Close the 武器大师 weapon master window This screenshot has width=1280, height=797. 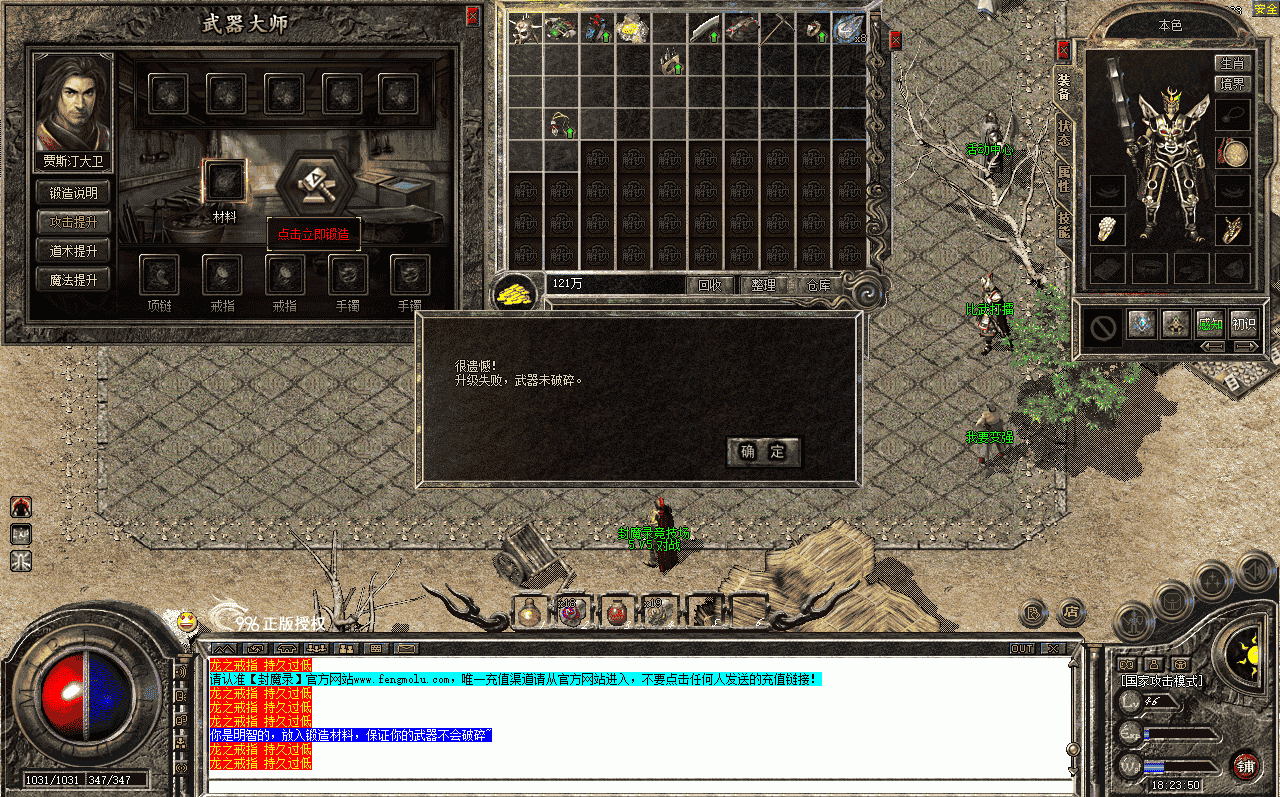click(x=472, y=17)
